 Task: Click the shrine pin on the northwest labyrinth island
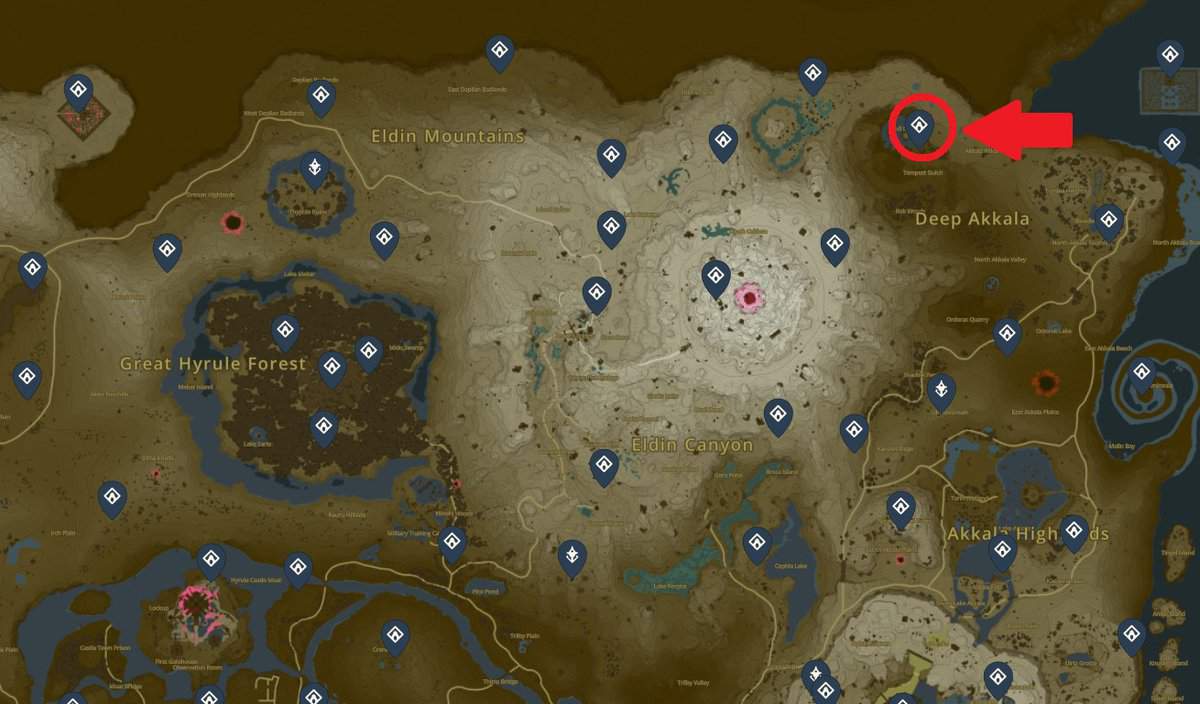pyautogui.click(x=79, y=91)
